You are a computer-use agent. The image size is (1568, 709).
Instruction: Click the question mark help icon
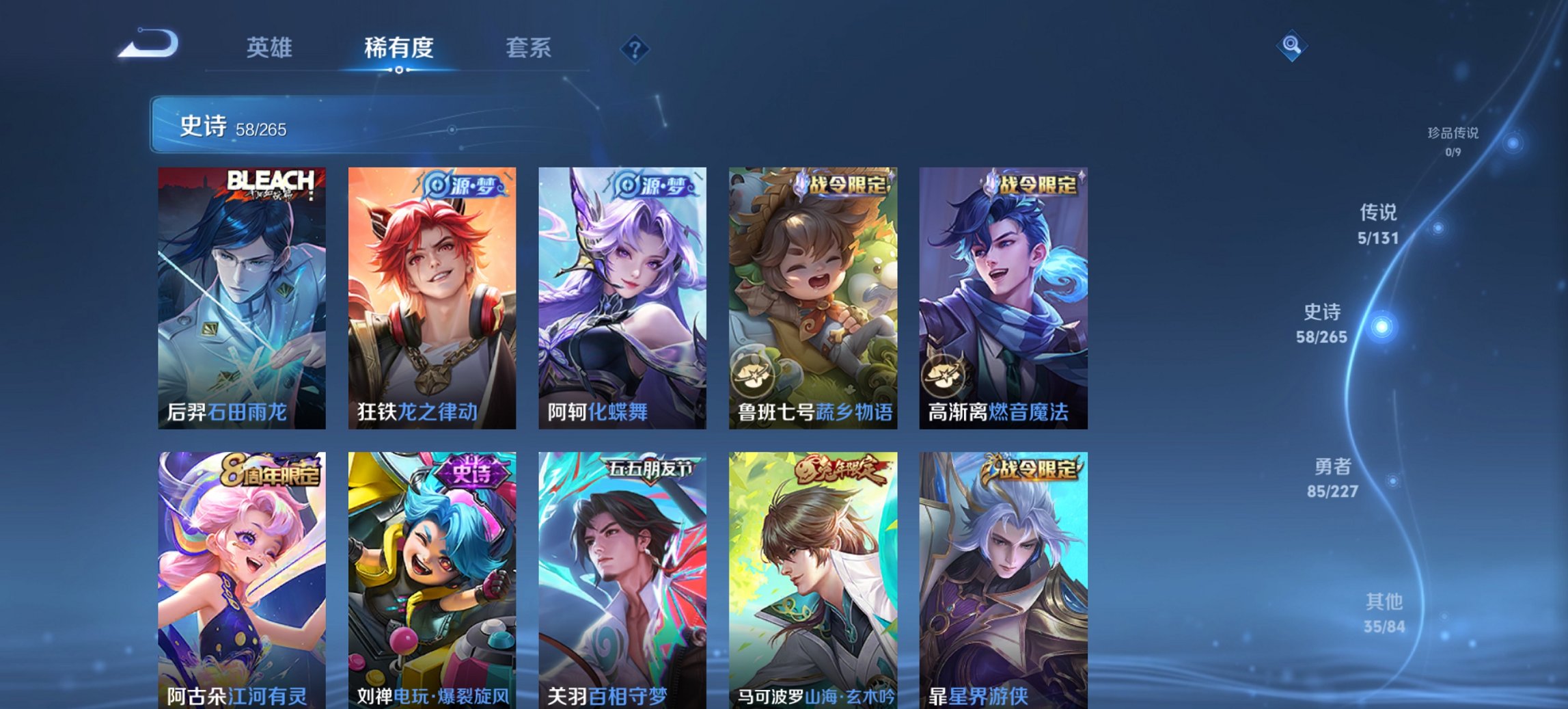click(635, 49)
